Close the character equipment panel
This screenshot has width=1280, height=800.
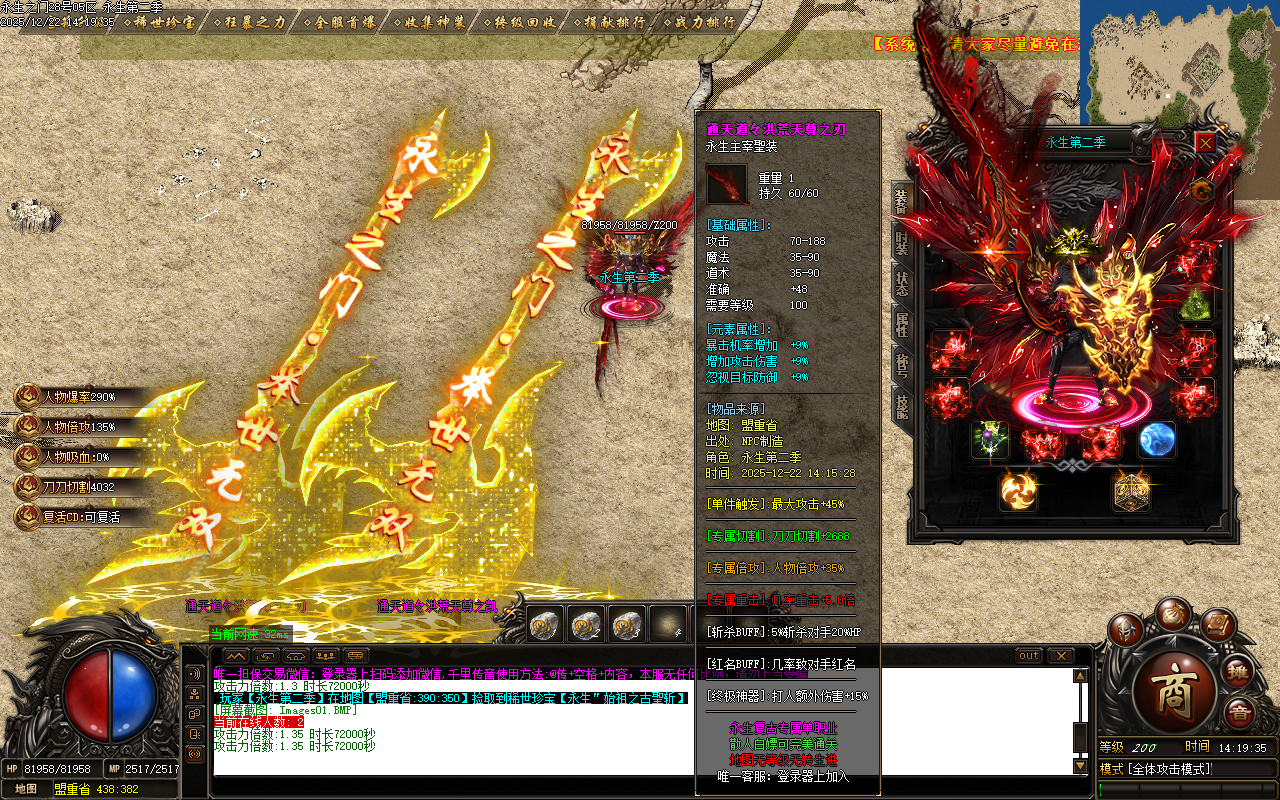tap(1205, 143)
